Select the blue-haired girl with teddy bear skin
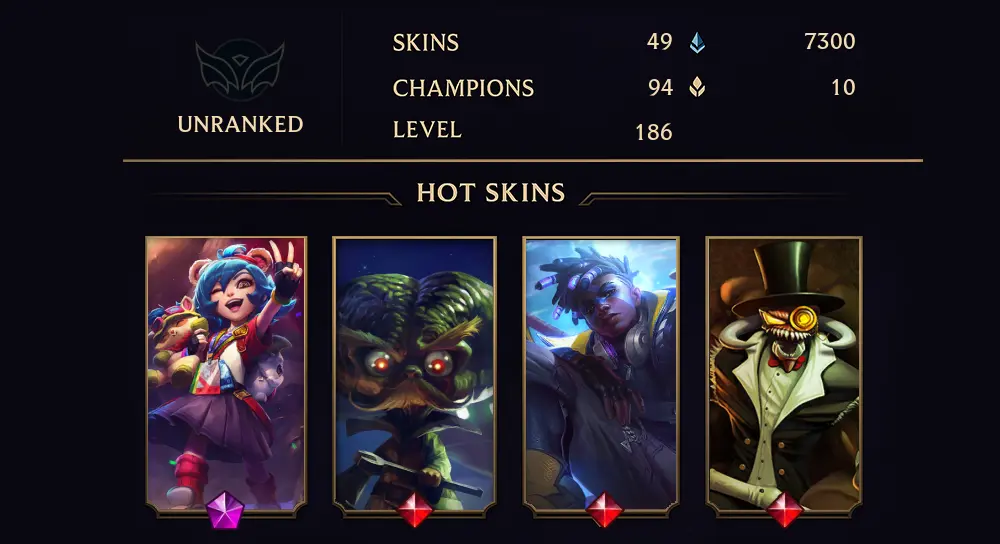 pos(226,372)
